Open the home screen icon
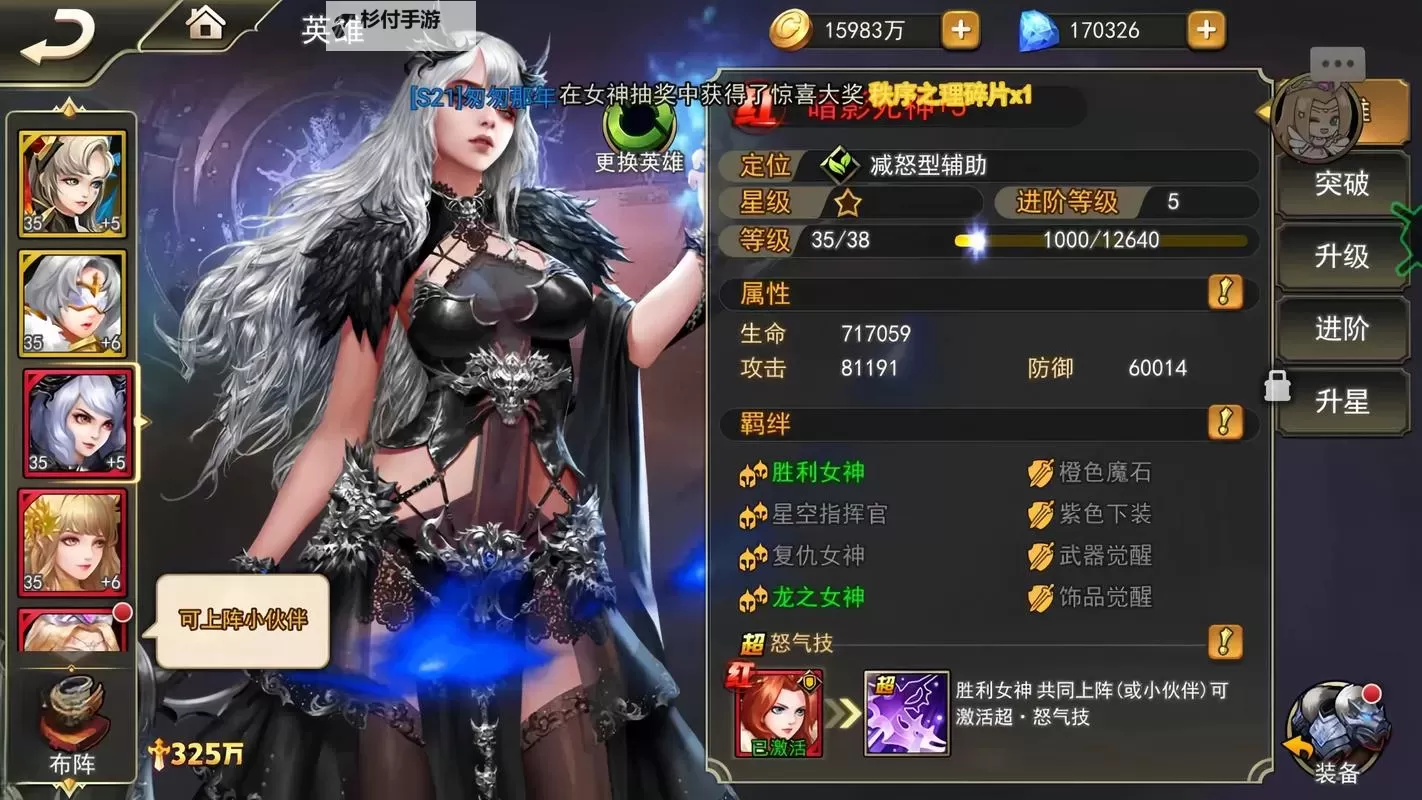1422x800 pixels. (205, 24)
